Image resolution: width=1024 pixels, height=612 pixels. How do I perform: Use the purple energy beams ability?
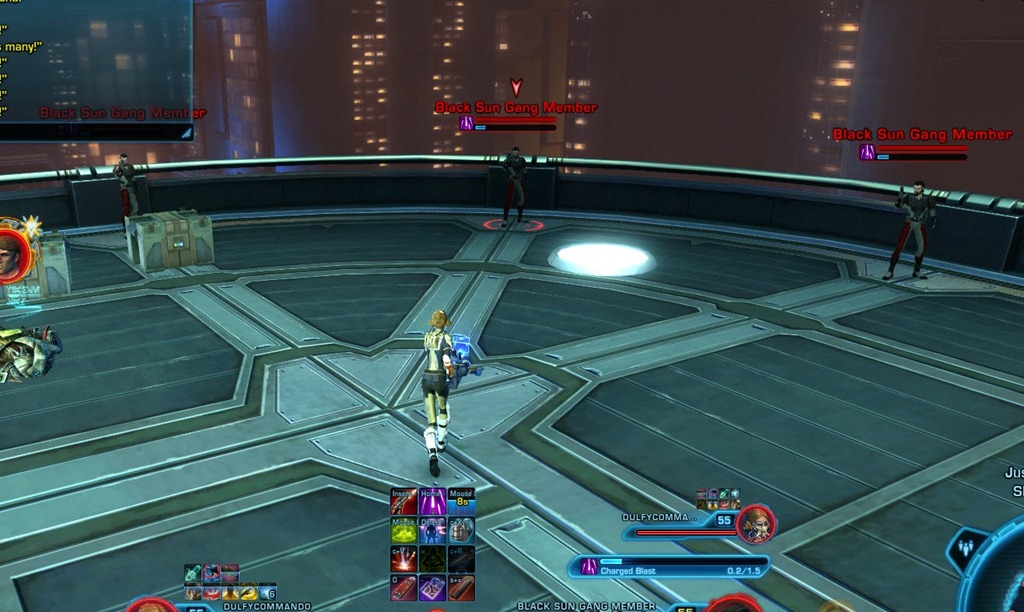coord(432,501)
